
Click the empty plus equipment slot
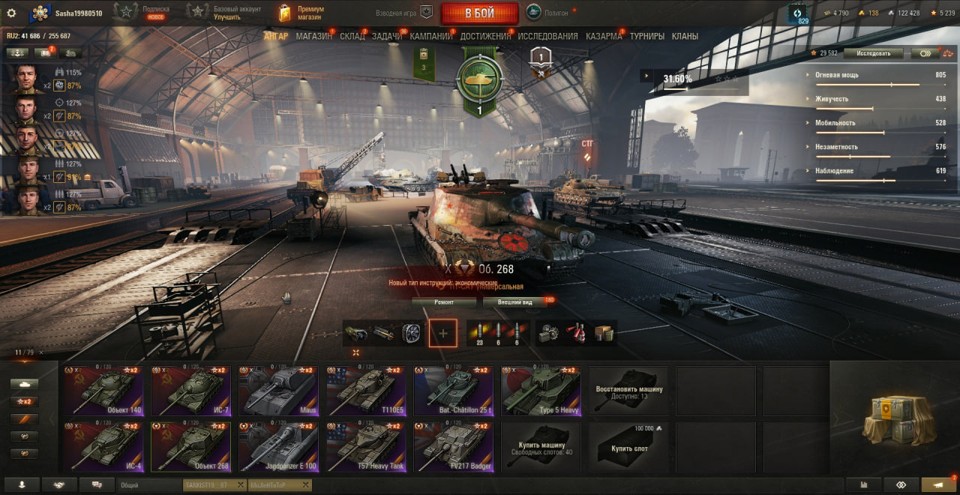pyautogui.click(x=443, y=332)
